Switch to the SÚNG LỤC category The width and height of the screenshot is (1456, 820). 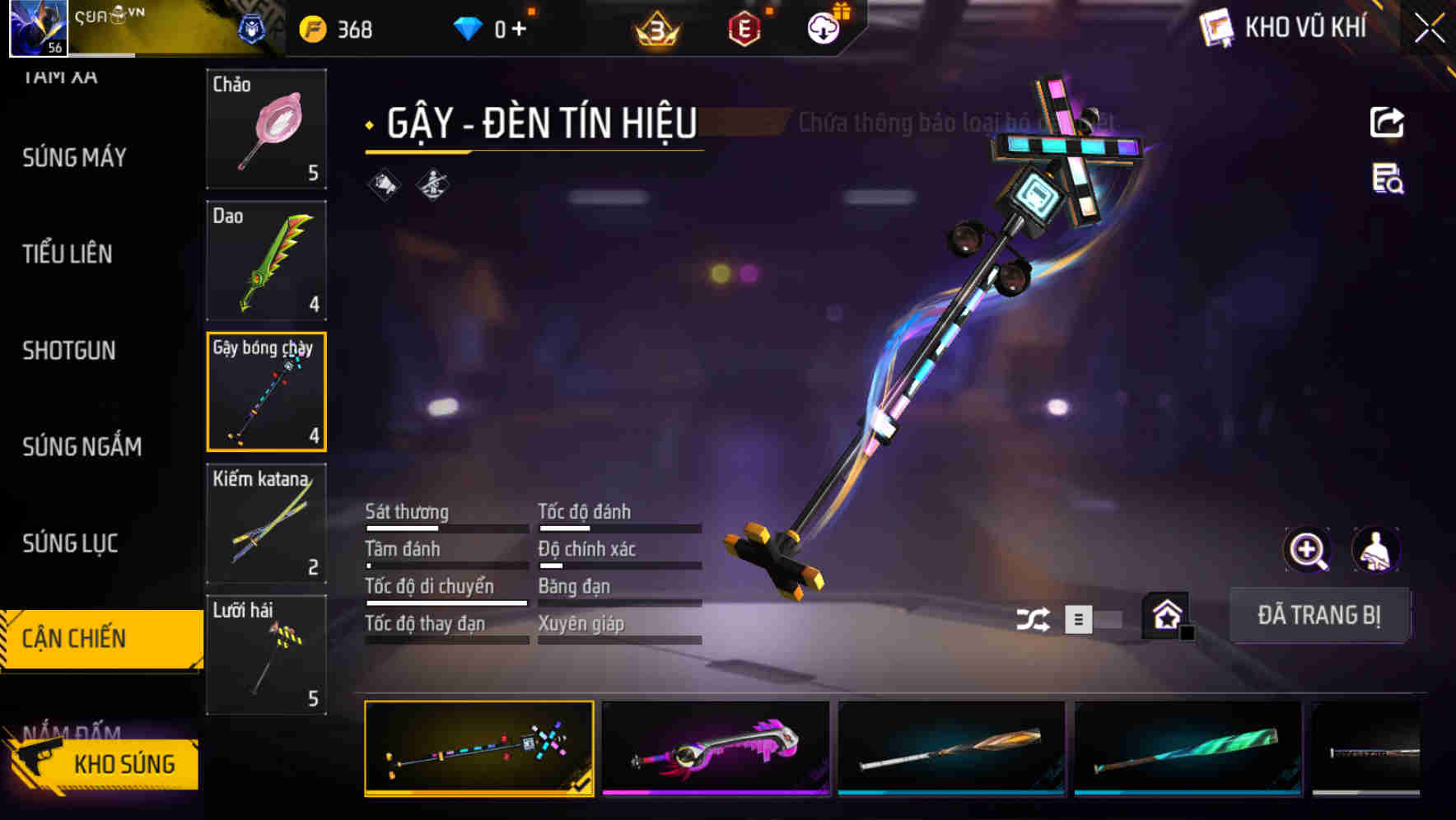(x=70, y=543)
